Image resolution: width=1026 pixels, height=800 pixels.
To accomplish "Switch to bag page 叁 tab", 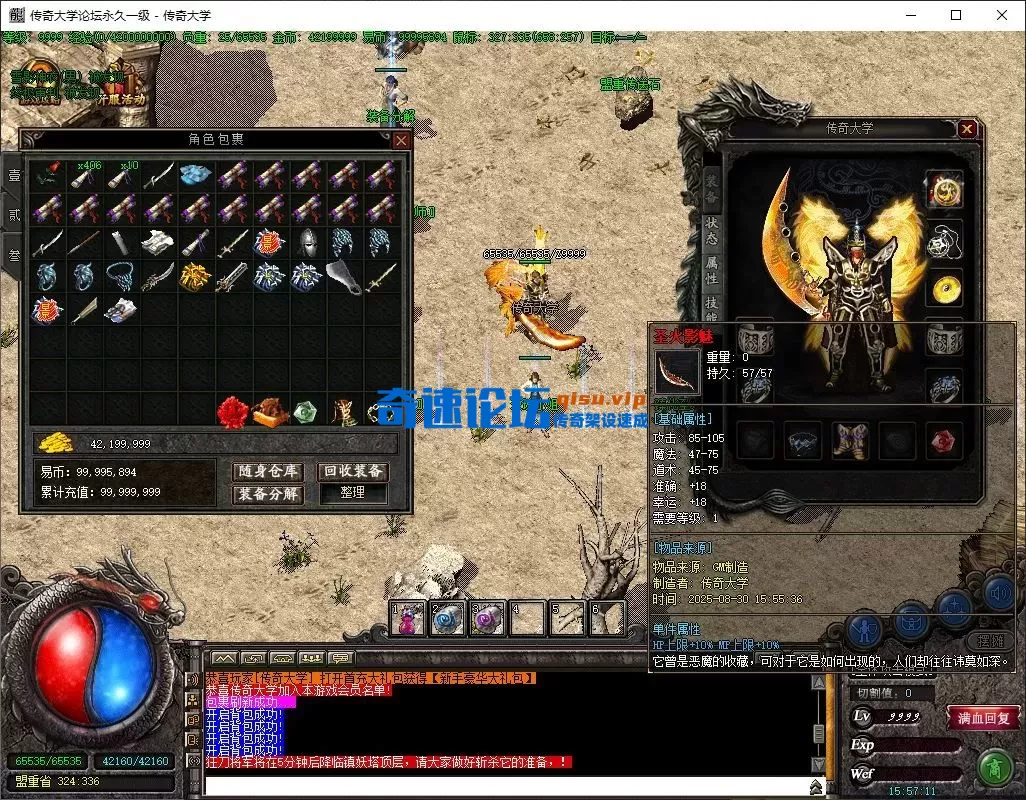I will [14, 255].
